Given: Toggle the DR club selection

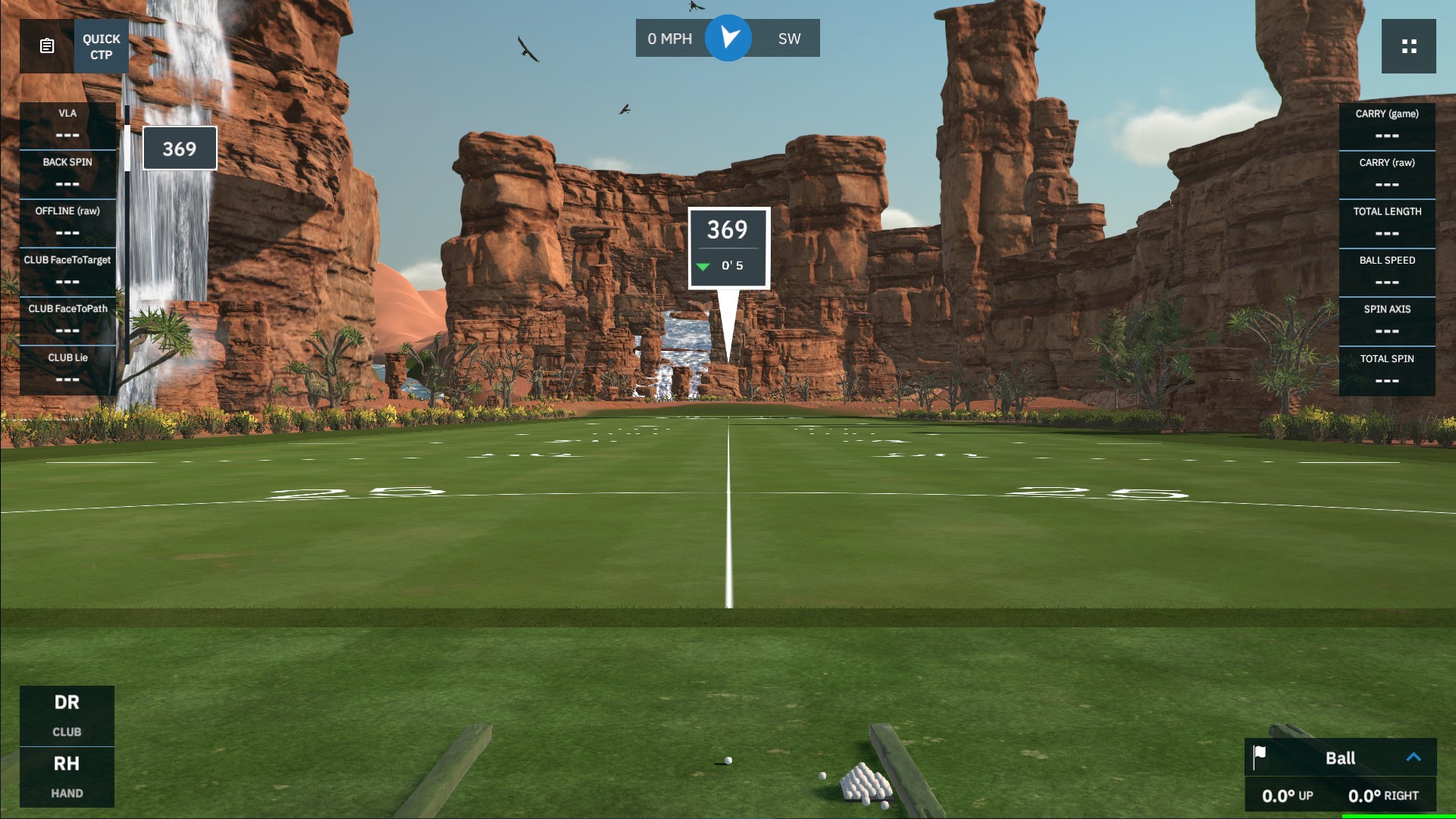Looking at the screenshot, I should (x=67, y=714).
